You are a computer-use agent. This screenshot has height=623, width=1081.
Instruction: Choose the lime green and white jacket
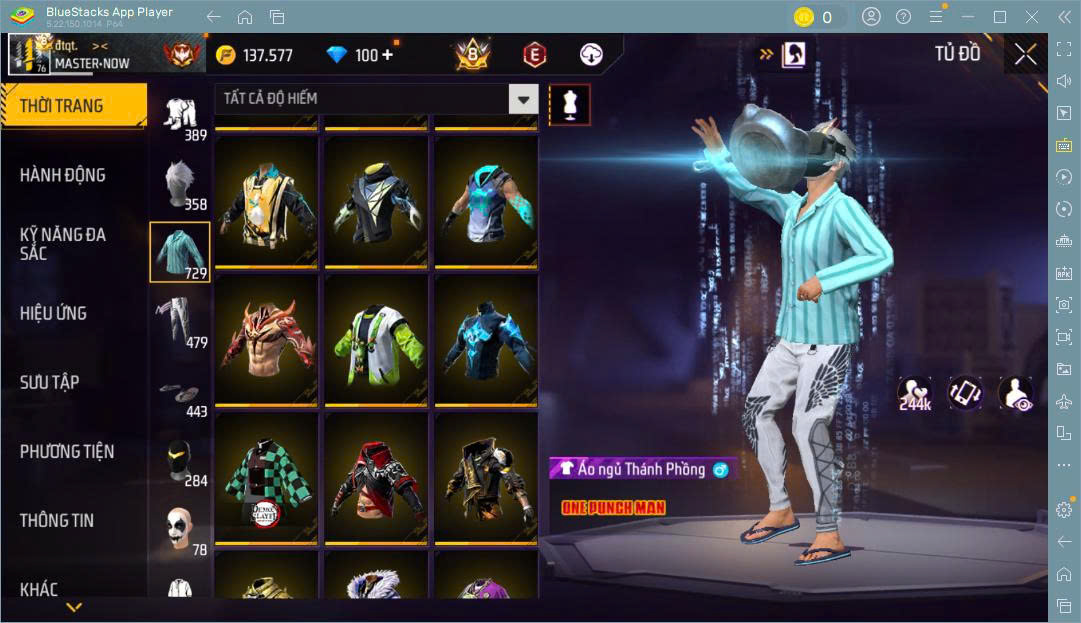click(376, 340)
